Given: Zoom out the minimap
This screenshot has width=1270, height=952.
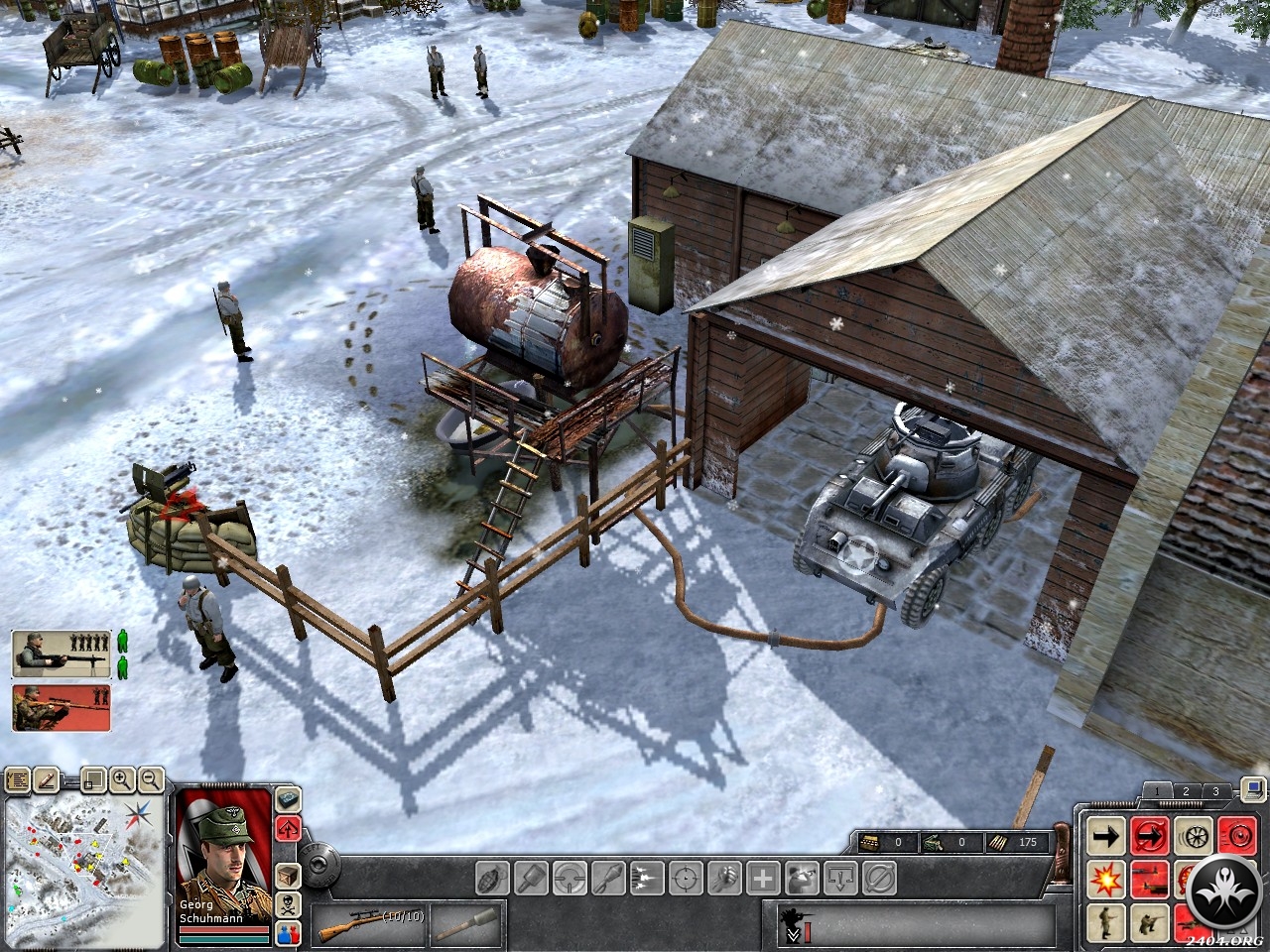Looking at the screenshot, I should point(151,779).
